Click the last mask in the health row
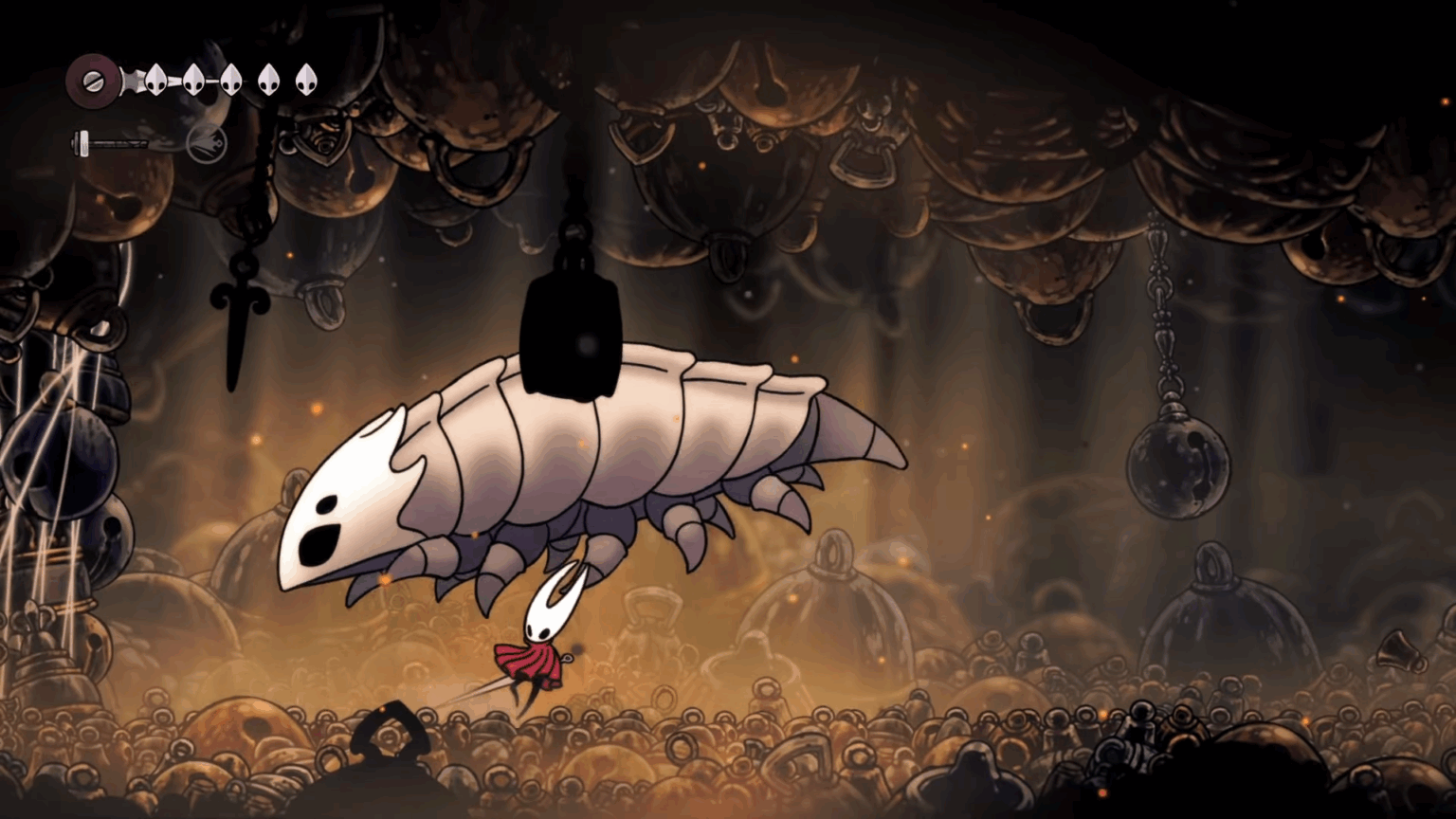1456x819 pixels. [x=306, y=81]
